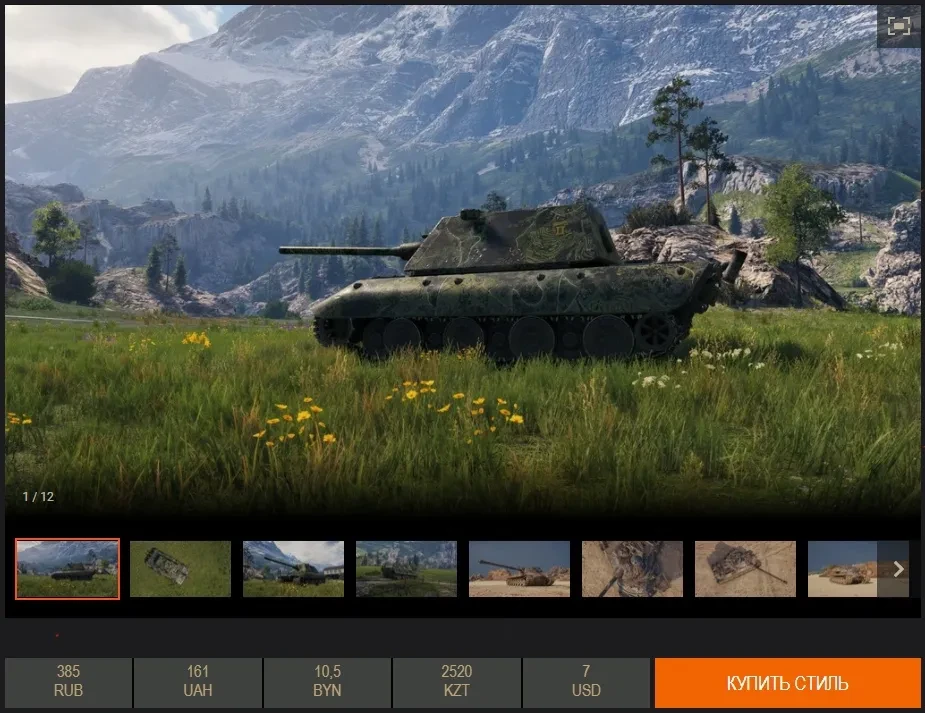This screenshot has width=925, height=713.
Task: Open the fifth thumbnail, desert tank side view
Action: (519, 569)
